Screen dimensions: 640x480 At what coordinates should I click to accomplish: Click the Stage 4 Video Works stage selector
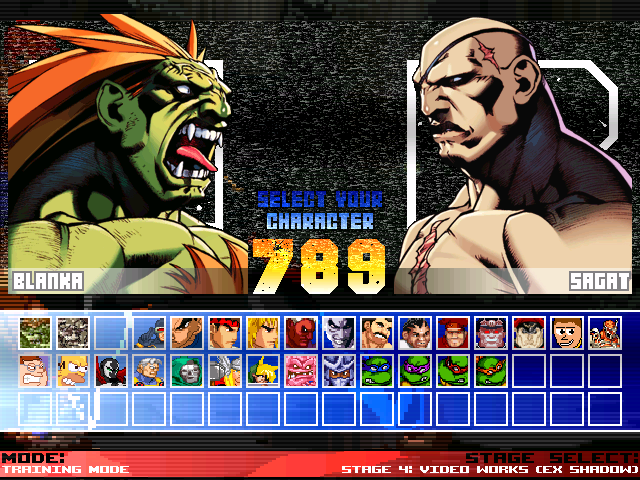pyautogui.click(x=489, y=468)
